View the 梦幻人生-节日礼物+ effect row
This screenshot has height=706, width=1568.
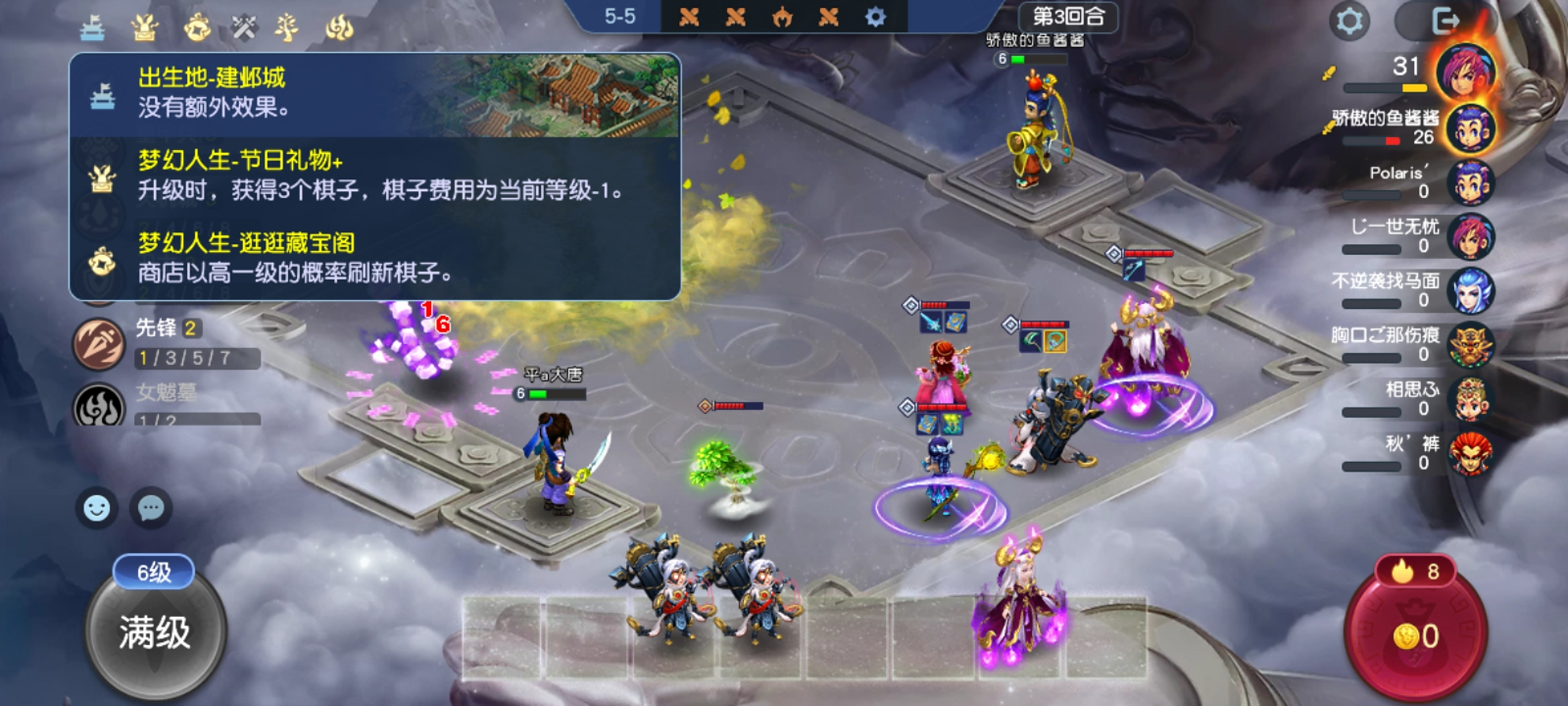(374, 176)
